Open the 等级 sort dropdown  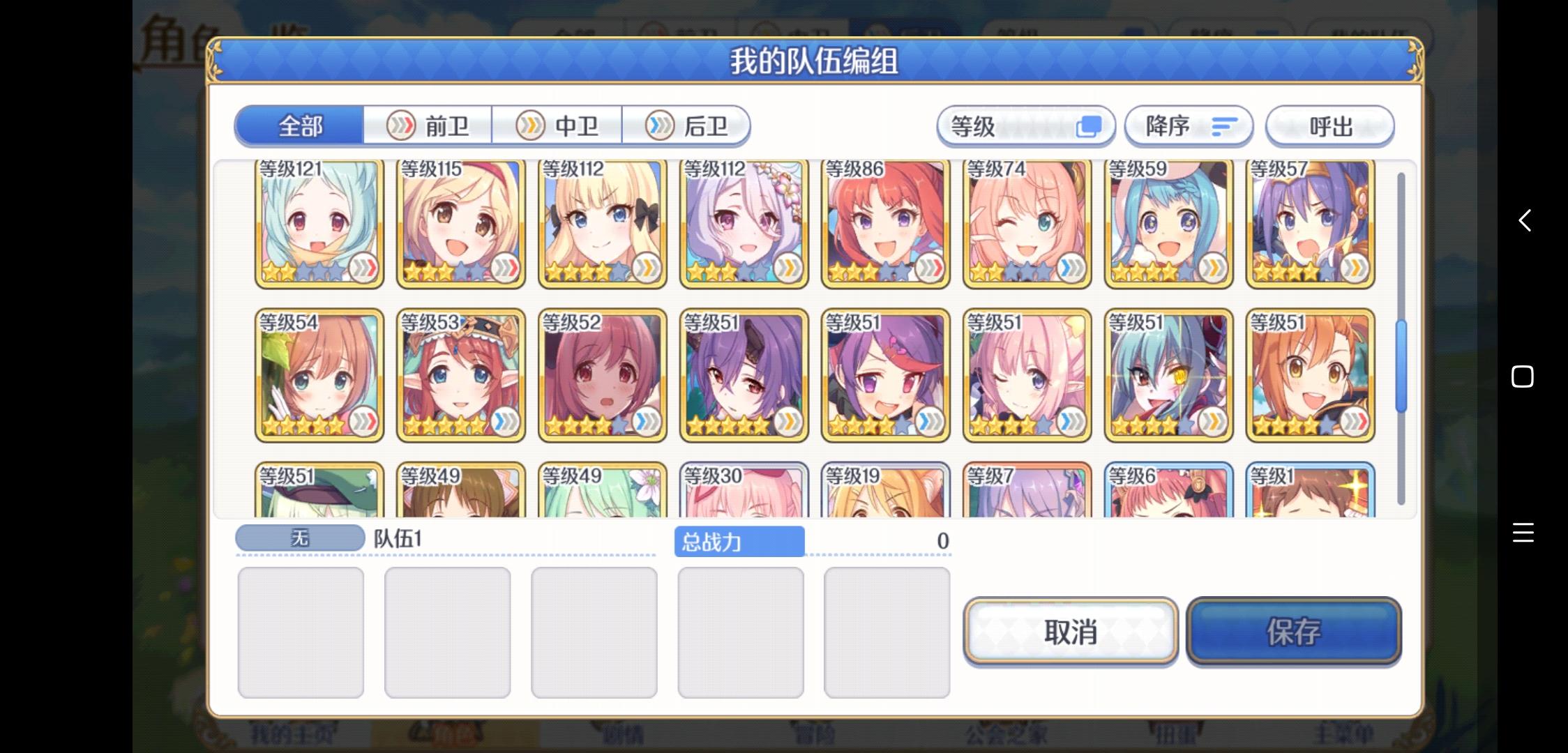coord(1025,126)
